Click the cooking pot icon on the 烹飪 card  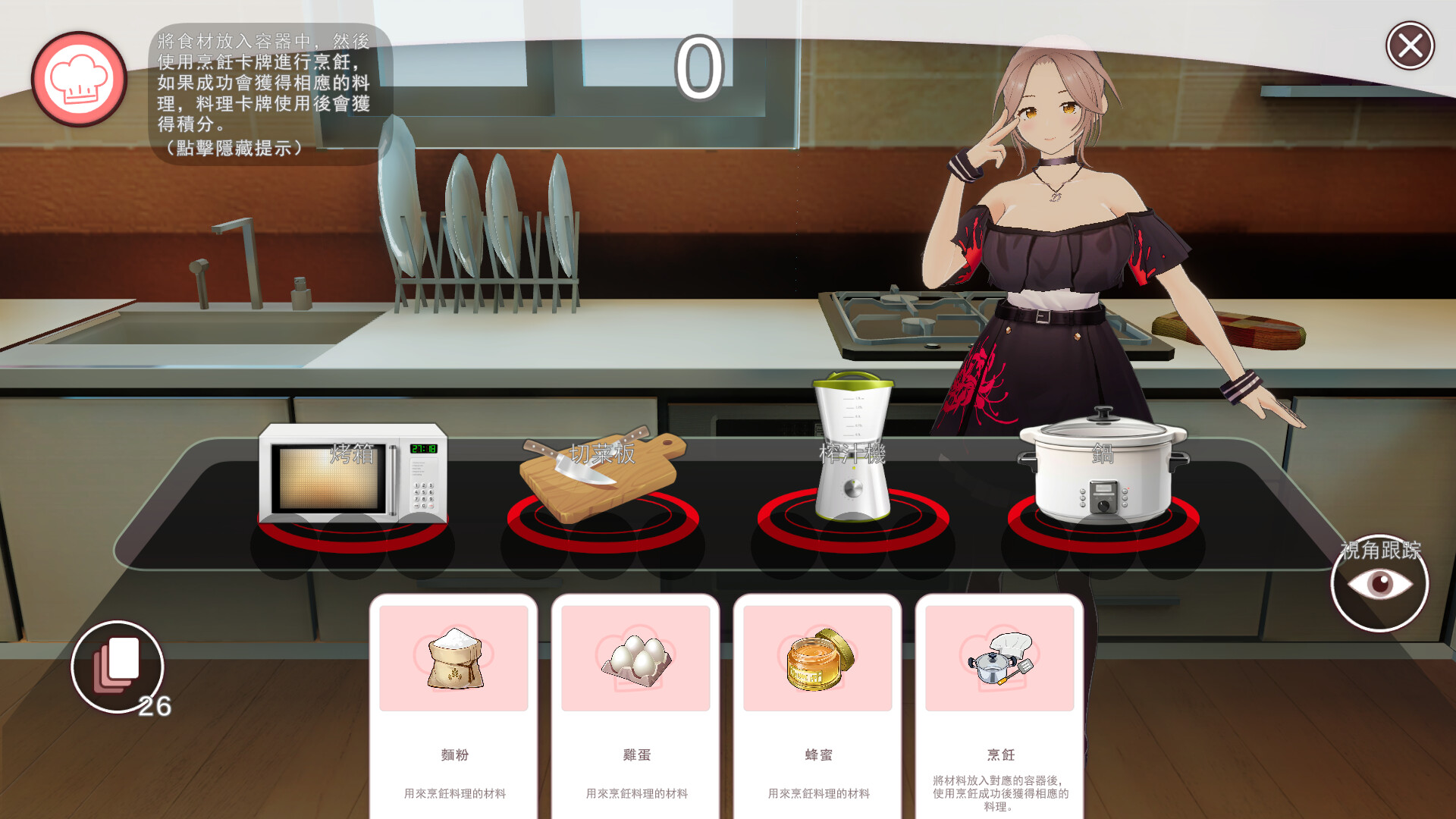[x=999, y=658]
